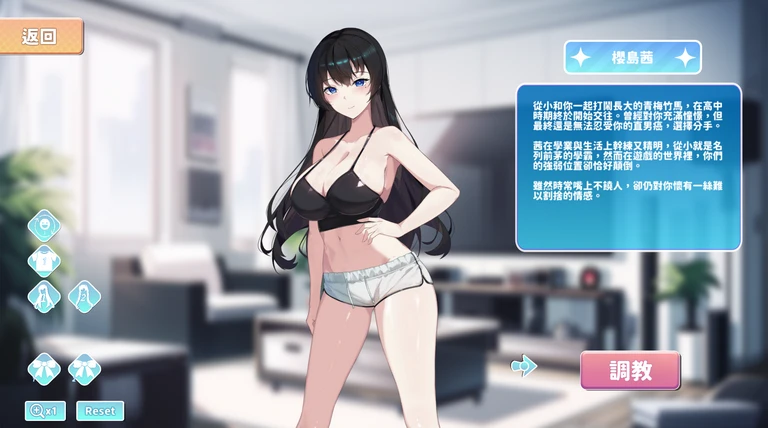
Task: Pick hairstyle option number 2
Action: 84,297
